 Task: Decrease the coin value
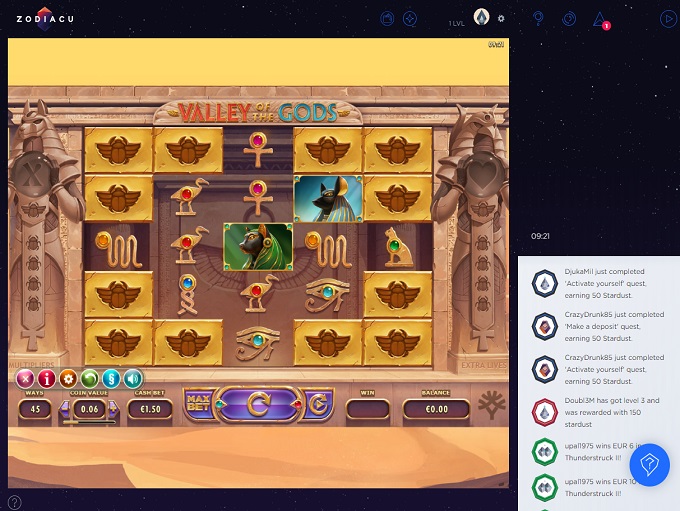pos(67,409)
